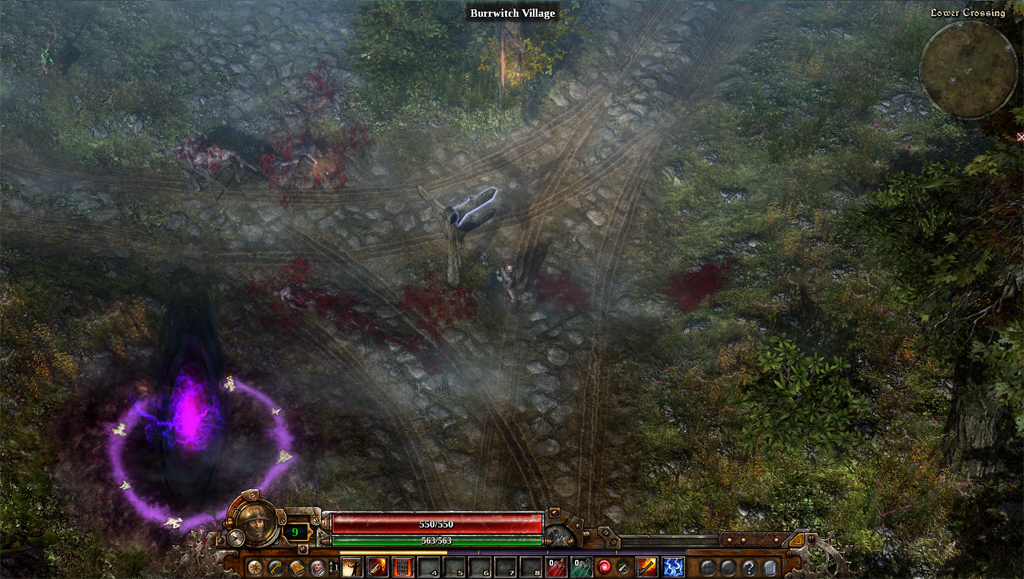Open the golden key menu icon
This screenshot has width=1024, height=579.
click(275, 568)
